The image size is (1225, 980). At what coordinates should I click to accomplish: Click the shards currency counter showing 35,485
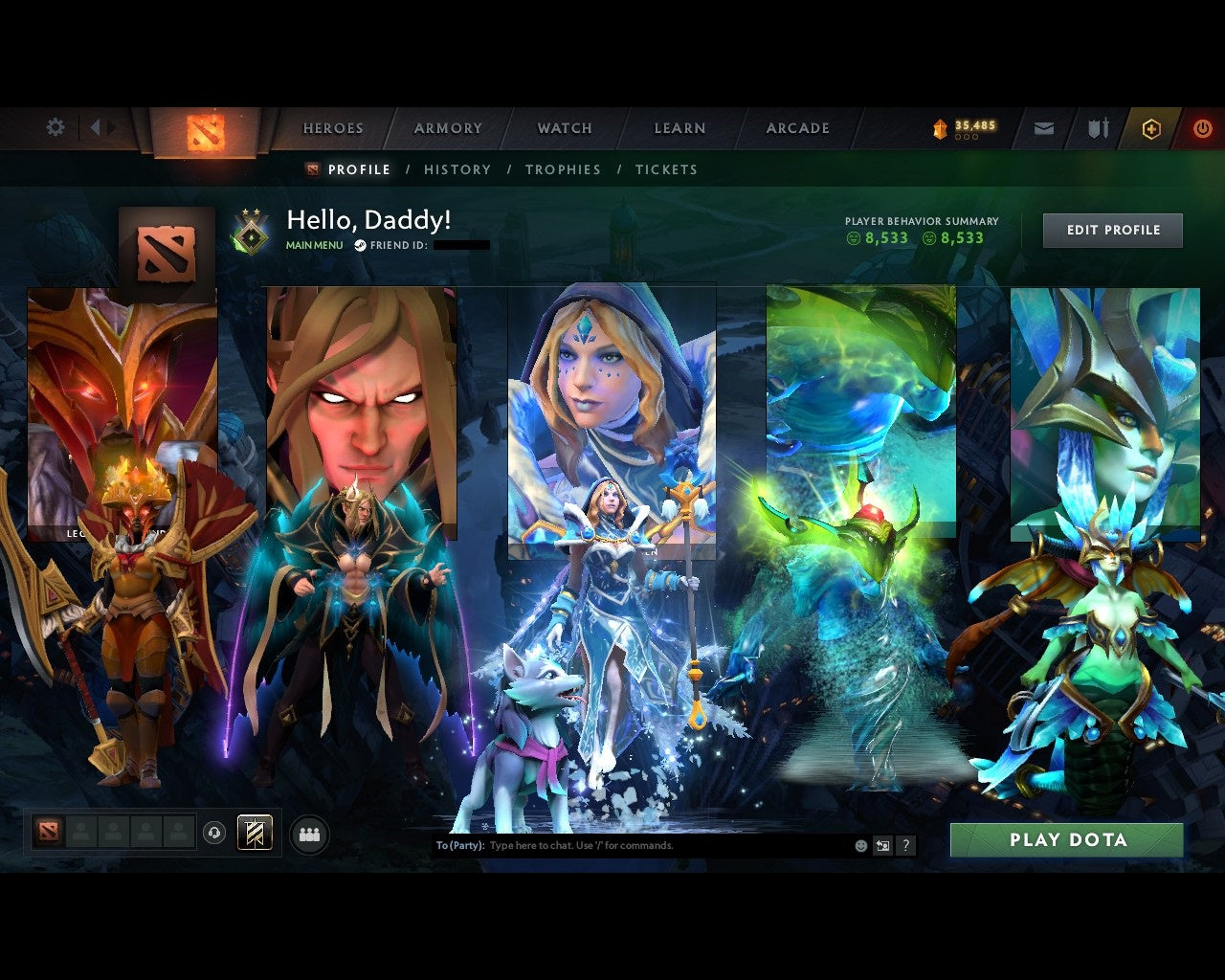pos(963,125)
